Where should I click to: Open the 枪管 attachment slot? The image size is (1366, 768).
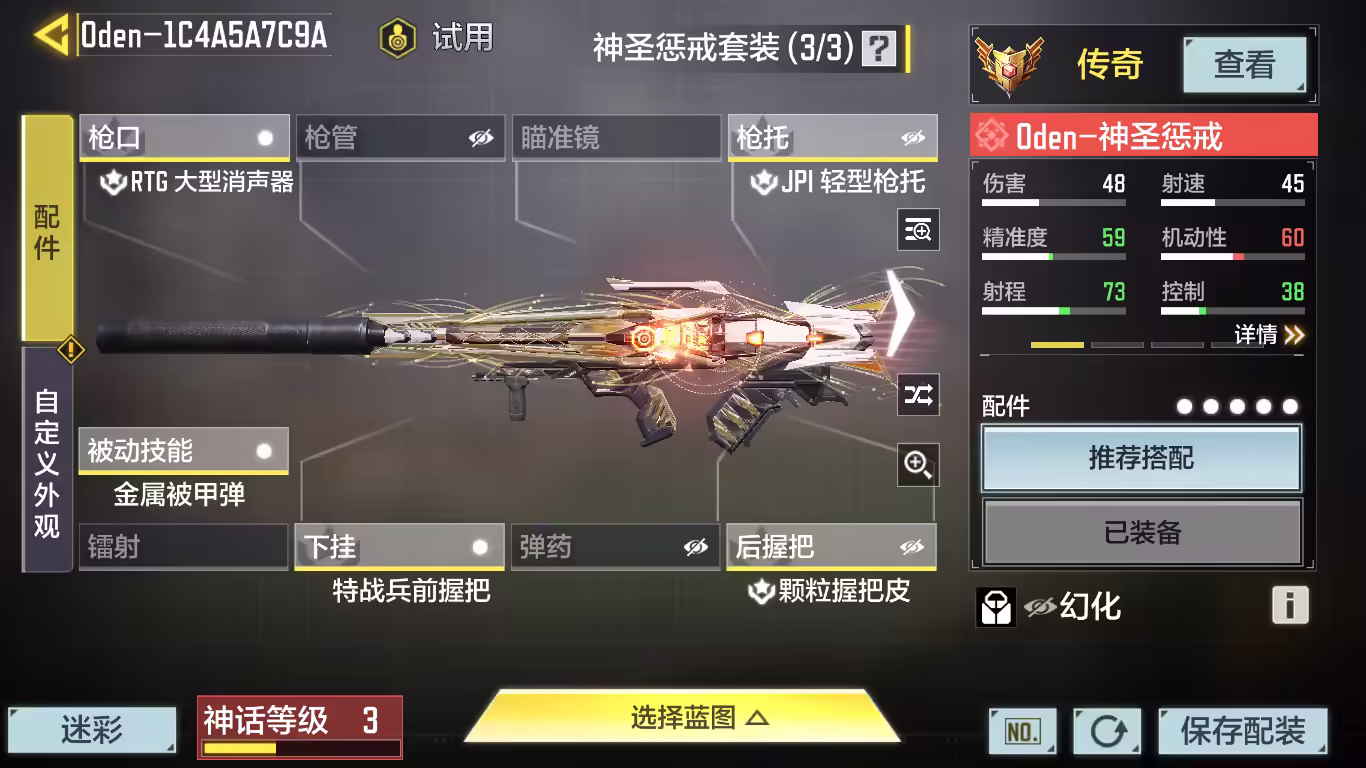pos(400,138)
